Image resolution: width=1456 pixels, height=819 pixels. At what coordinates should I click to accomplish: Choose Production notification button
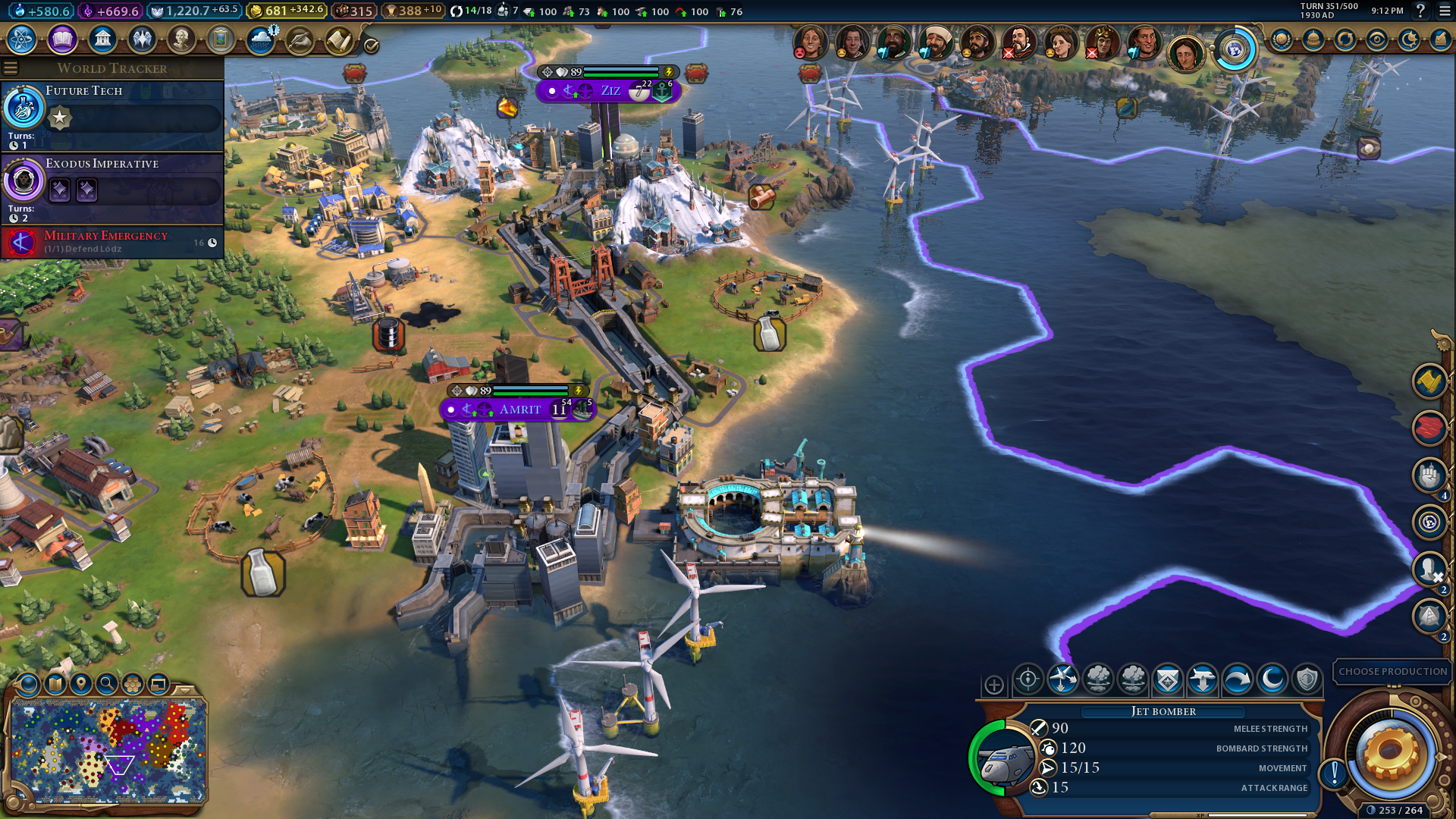(1392, 672)
